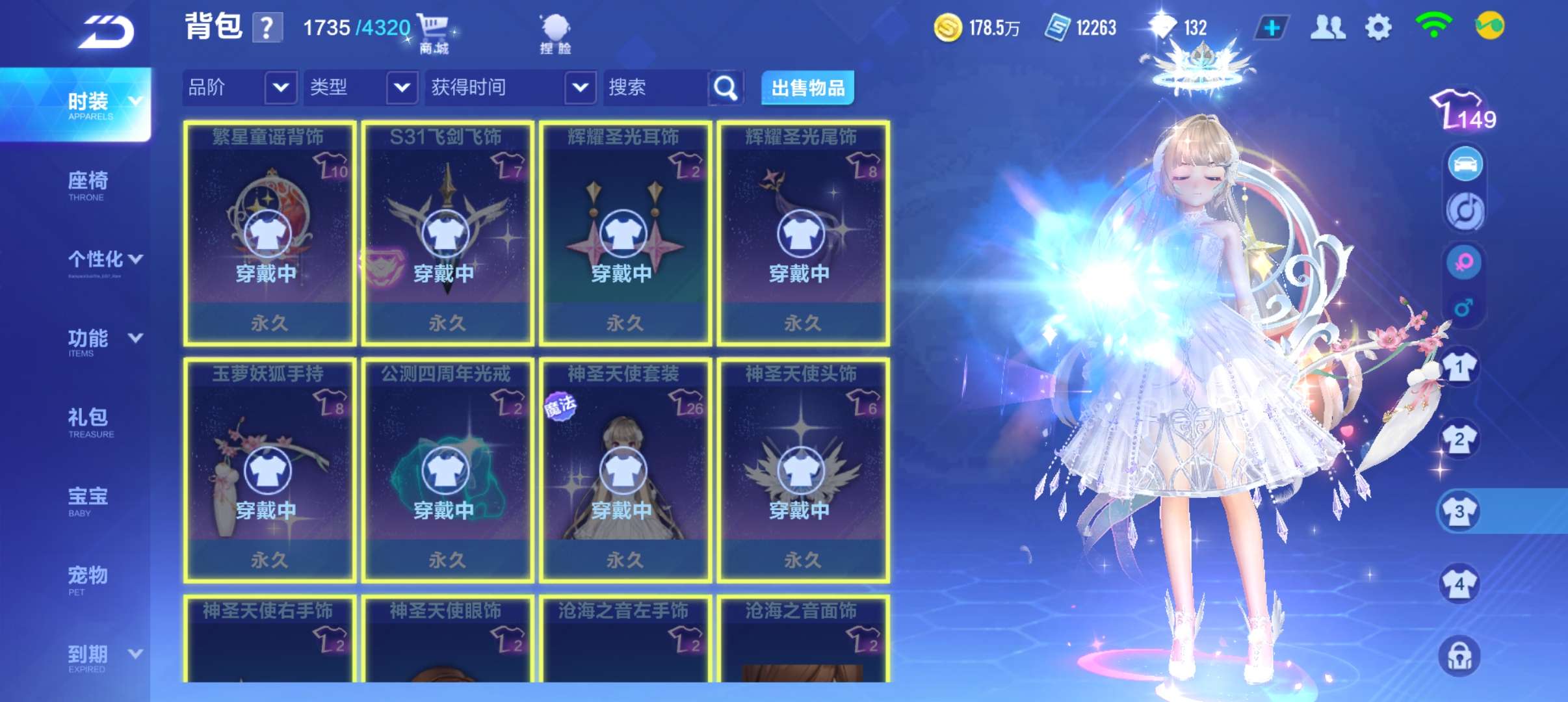The height and width of the screenshot is (702, 1568).
Task: Open the friends list icon
Action: point(1328,26)
